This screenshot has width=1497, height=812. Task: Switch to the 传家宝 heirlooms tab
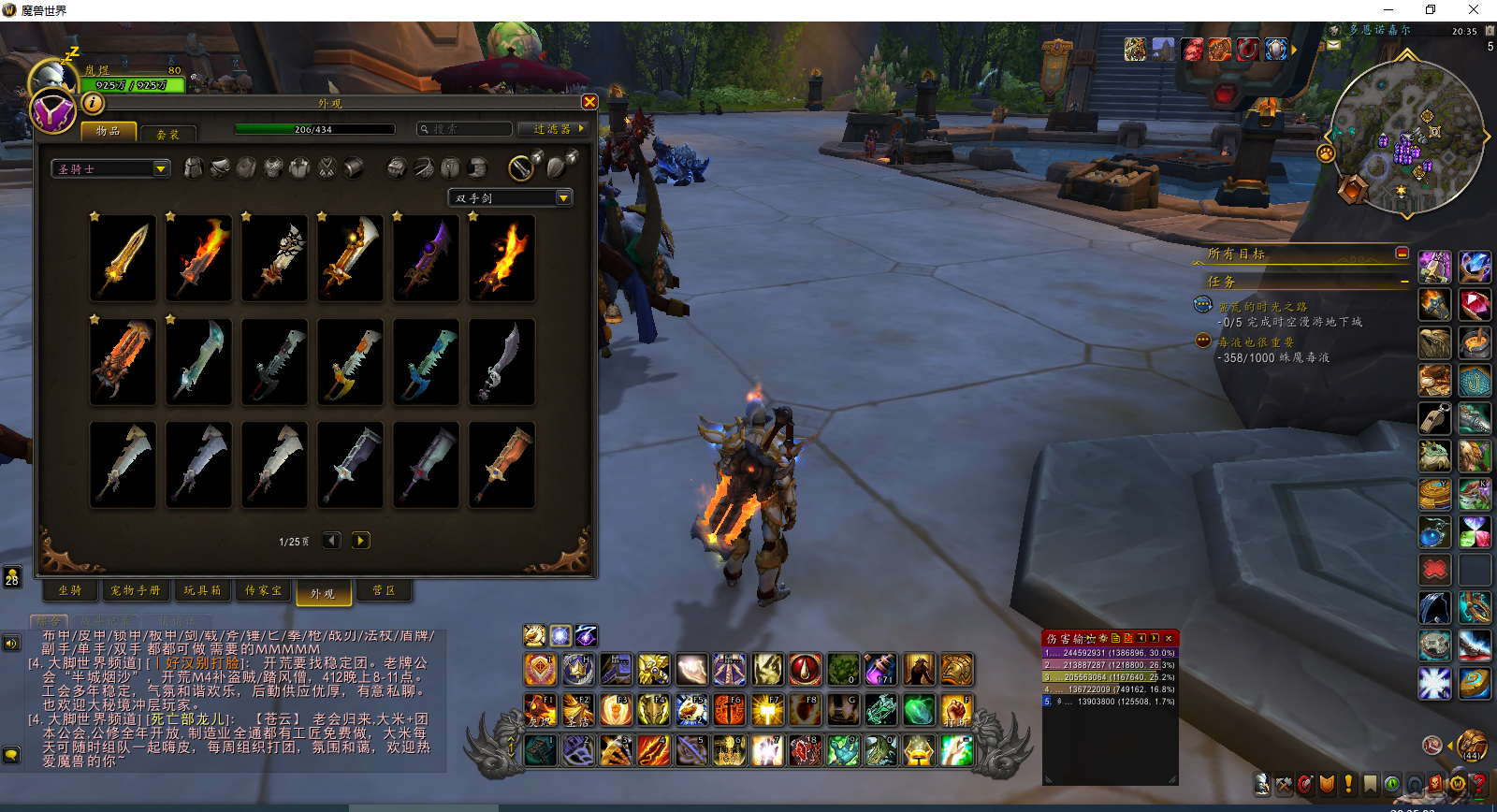click(x=263, y=590)
